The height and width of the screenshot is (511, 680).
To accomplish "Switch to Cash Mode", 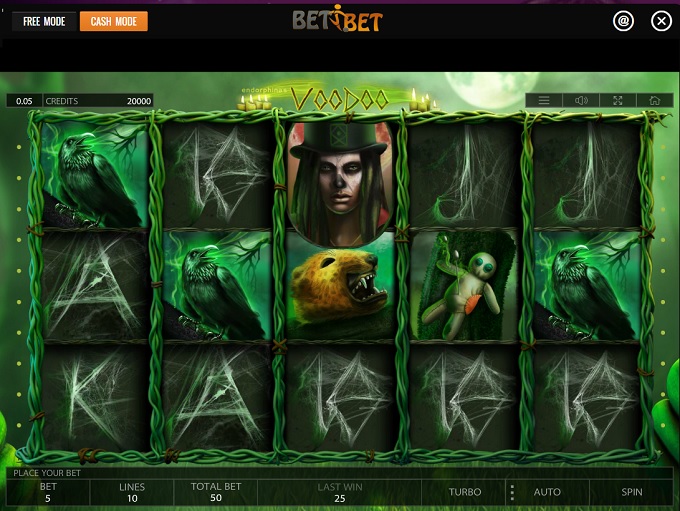I will click(113, 21).
